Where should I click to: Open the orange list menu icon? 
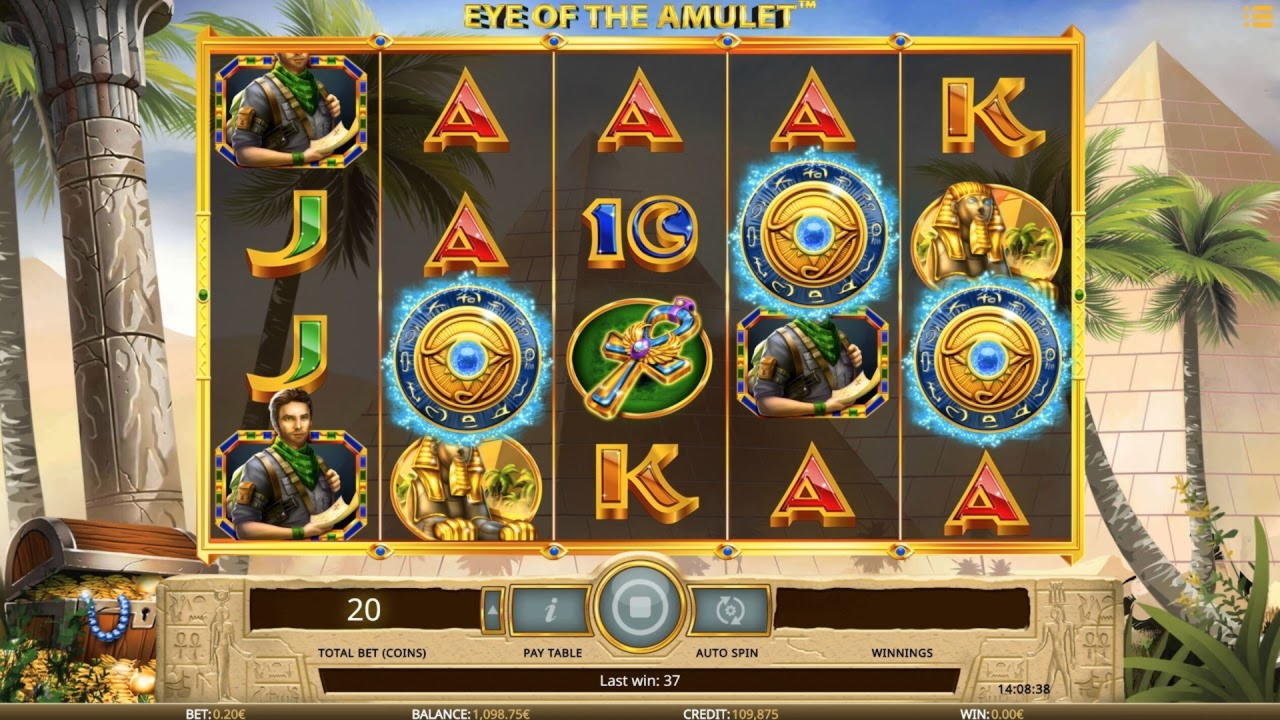[1257, 17]
